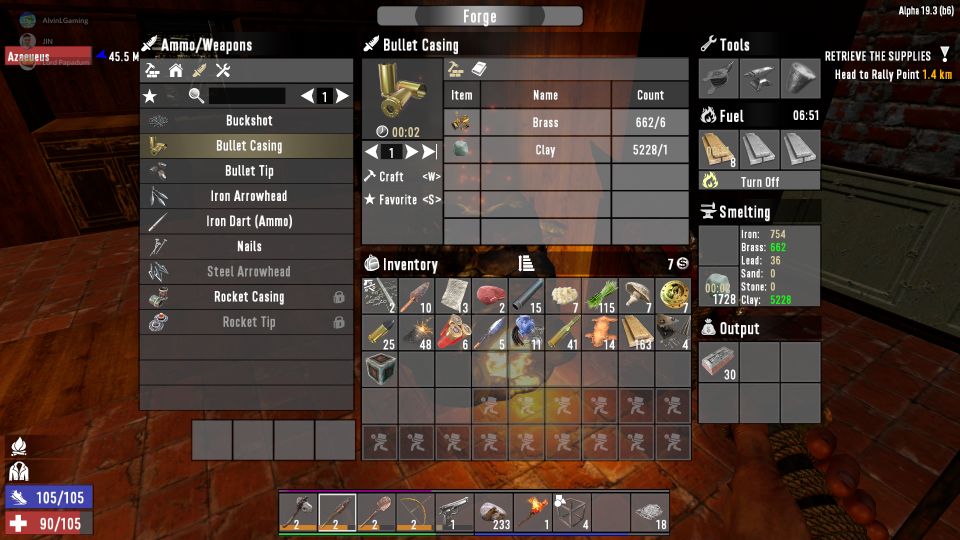This screenshot has height=540, width=960.
Task: Select the torch hotbar slot
Action: tap(533, 512)
